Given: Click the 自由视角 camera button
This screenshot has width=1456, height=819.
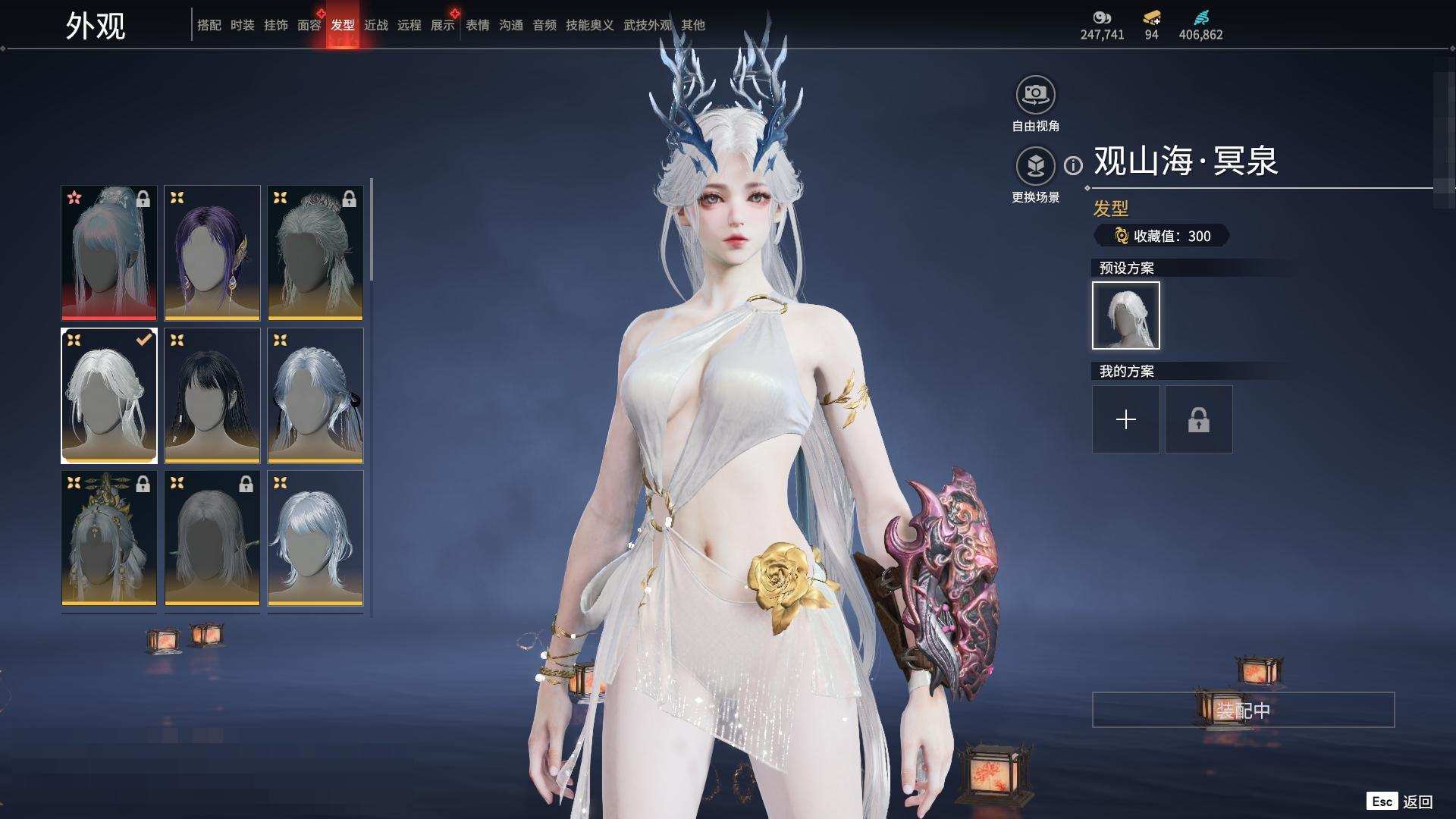Looking at the screenshot, I should [1035, 96].
